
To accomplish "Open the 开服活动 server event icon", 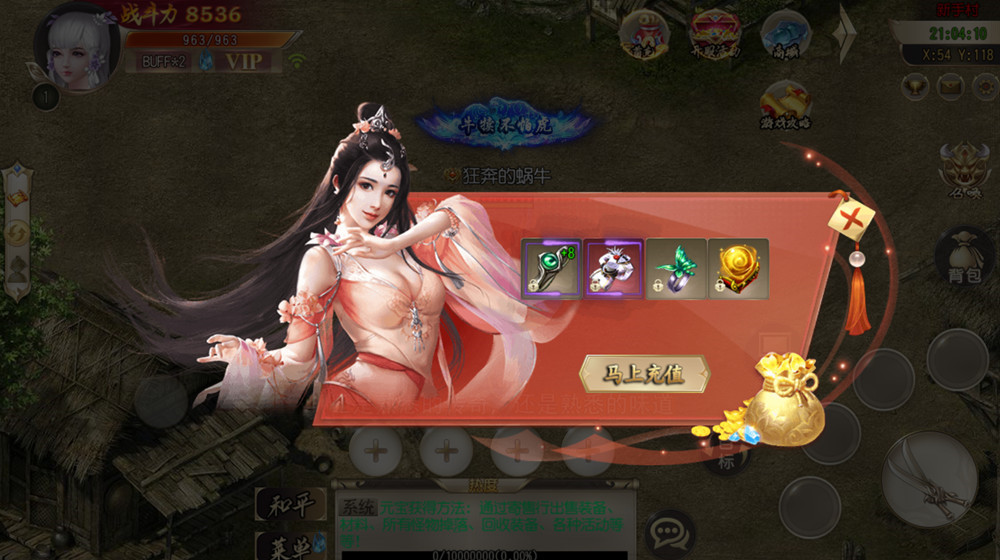I will [714, 36].
